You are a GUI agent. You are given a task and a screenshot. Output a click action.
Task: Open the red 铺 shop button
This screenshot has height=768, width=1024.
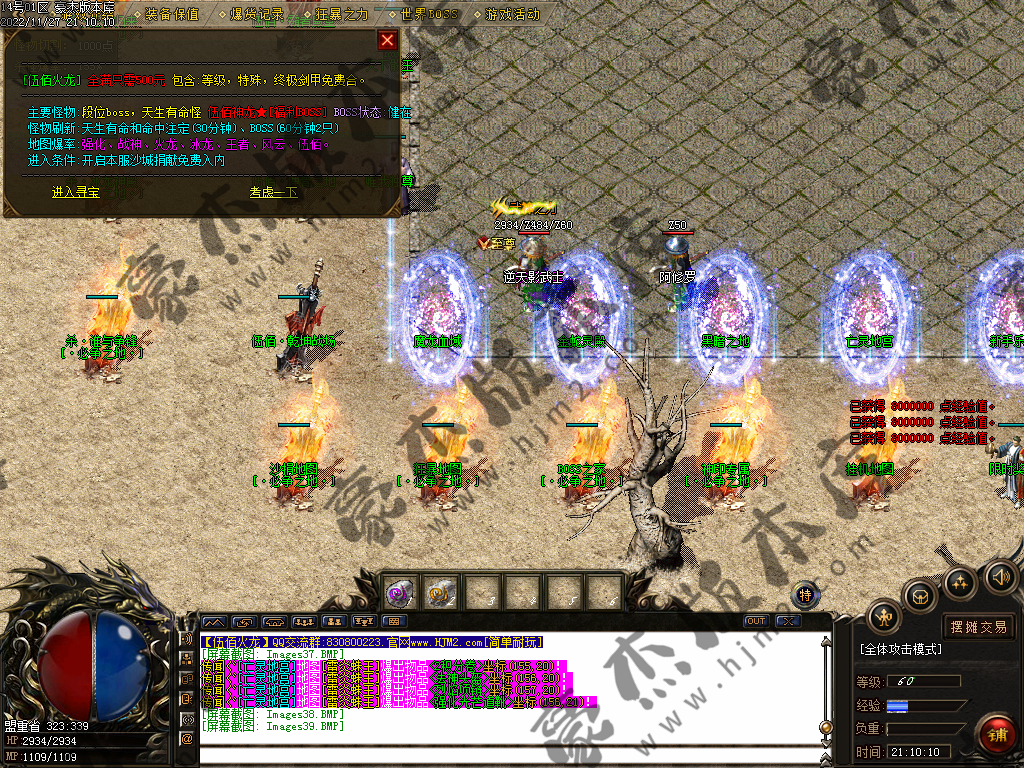(x=996, y=735)
